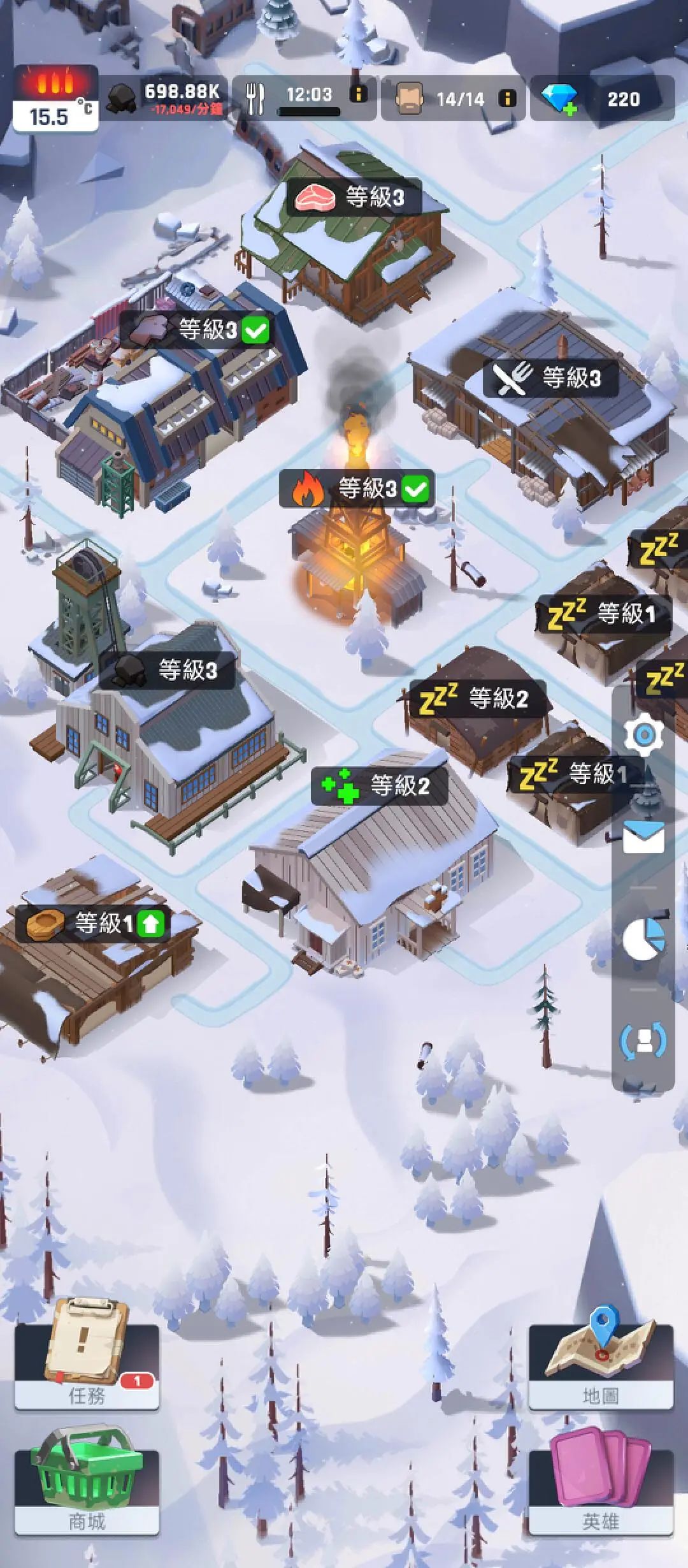The width and height of the screenshot is (688, 1568).
Task: Open the mail envelope icon
Action: [x=644, y=837]
